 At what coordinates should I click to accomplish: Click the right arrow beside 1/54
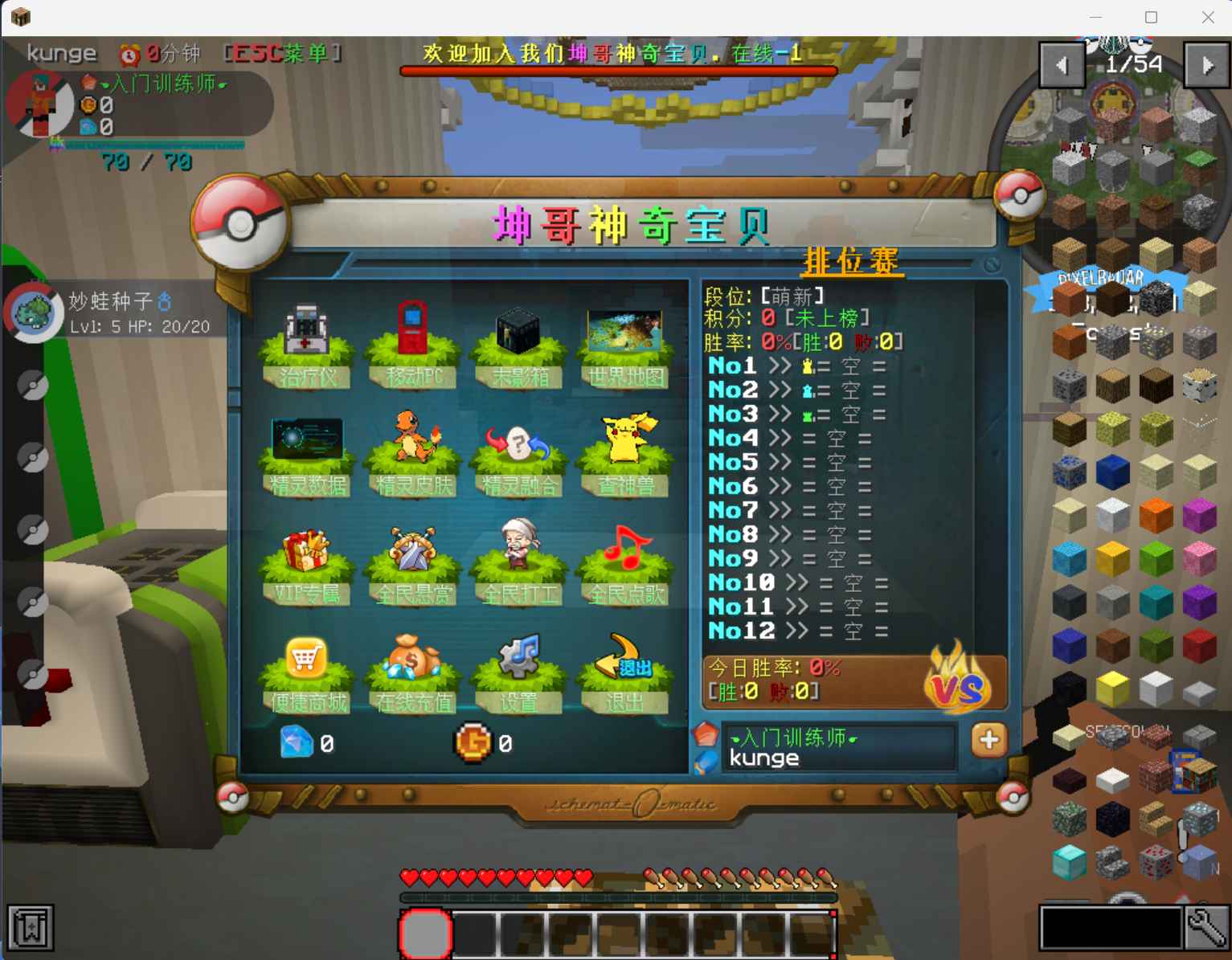(1205, 63)
